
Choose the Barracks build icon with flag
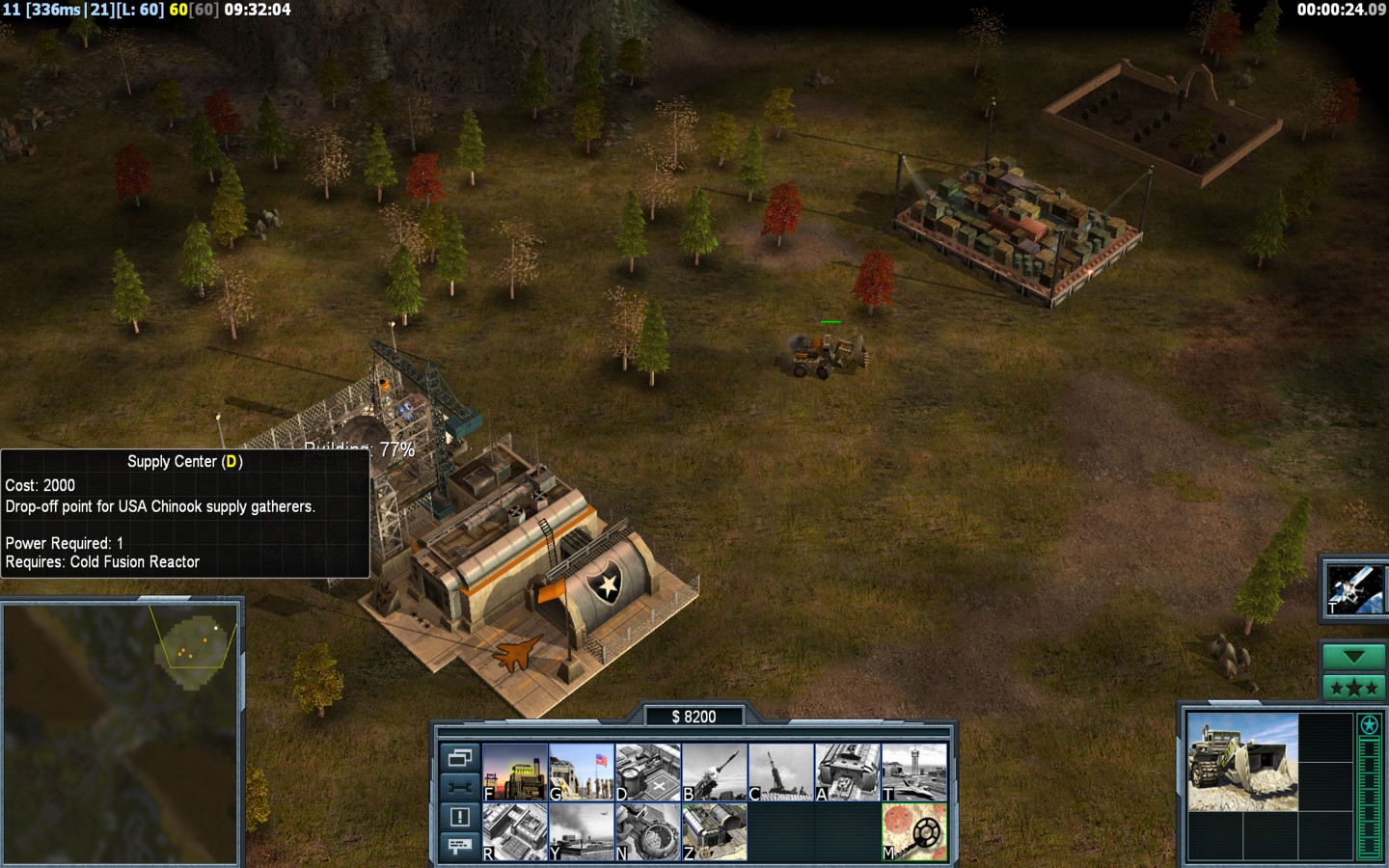click(581, 772)
